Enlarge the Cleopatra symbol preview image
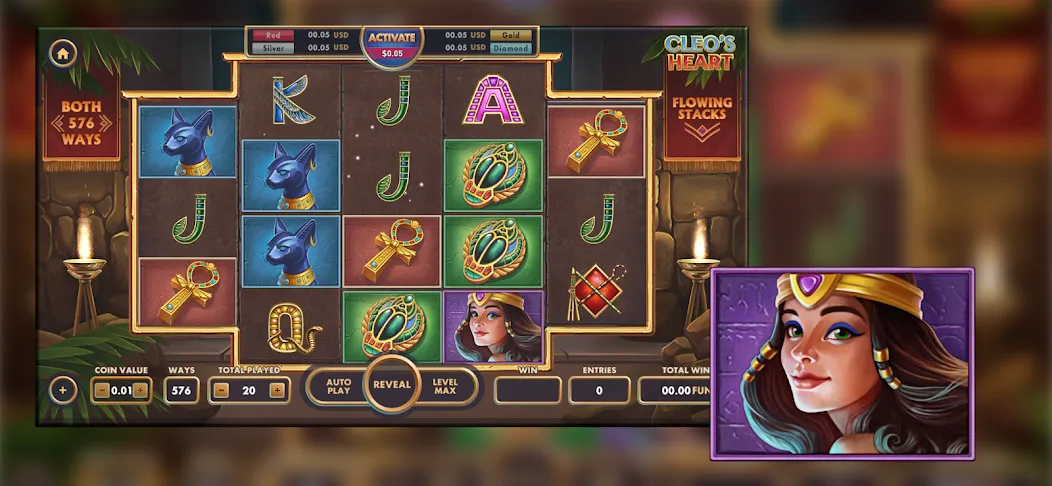Viewport: 1052px width, 486px height. pyautogui.click(x=841, y=363)
